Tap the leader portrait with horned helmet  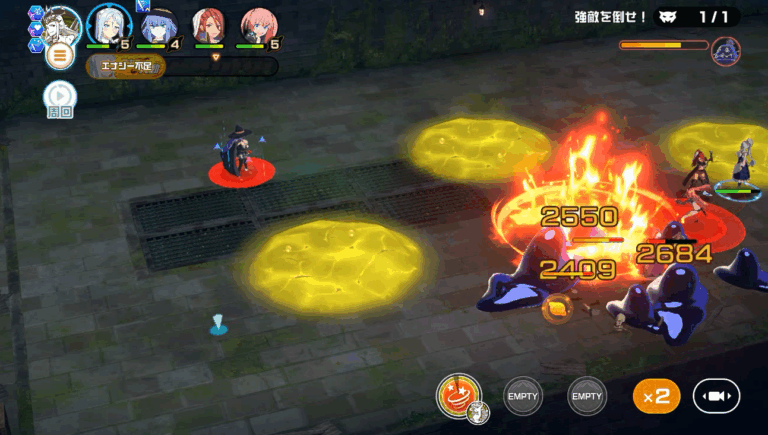[59, 21]
